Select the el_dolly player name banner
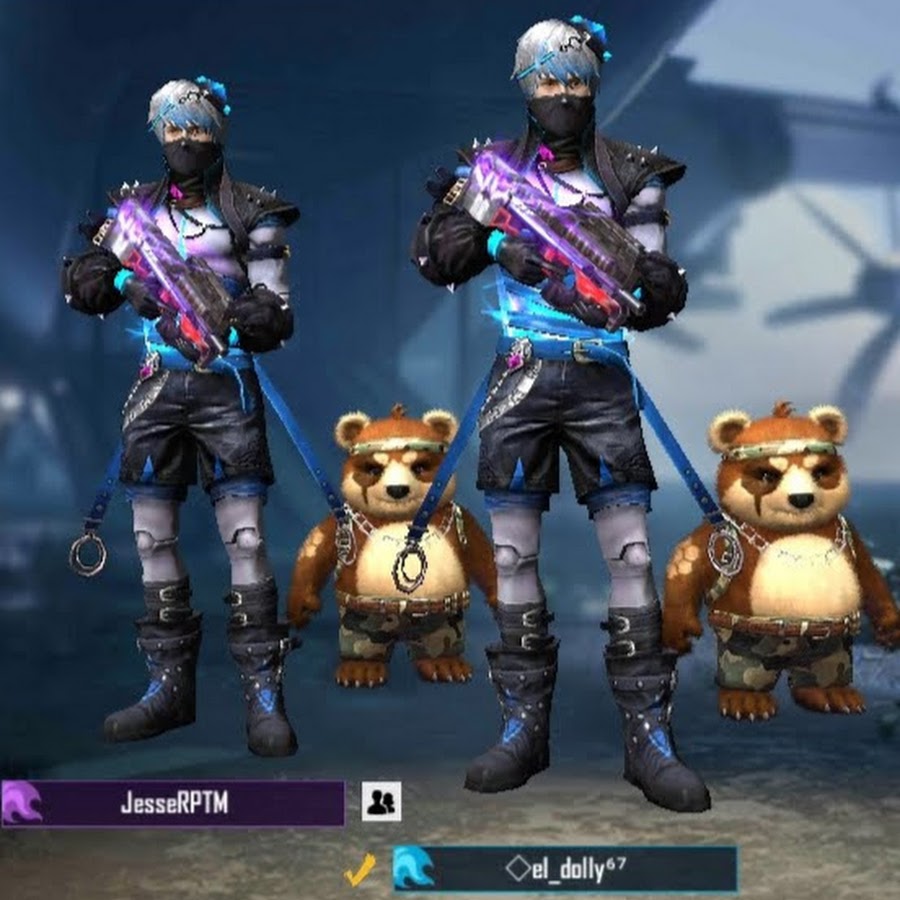This screenshot has height=900, width=900. 565,868
